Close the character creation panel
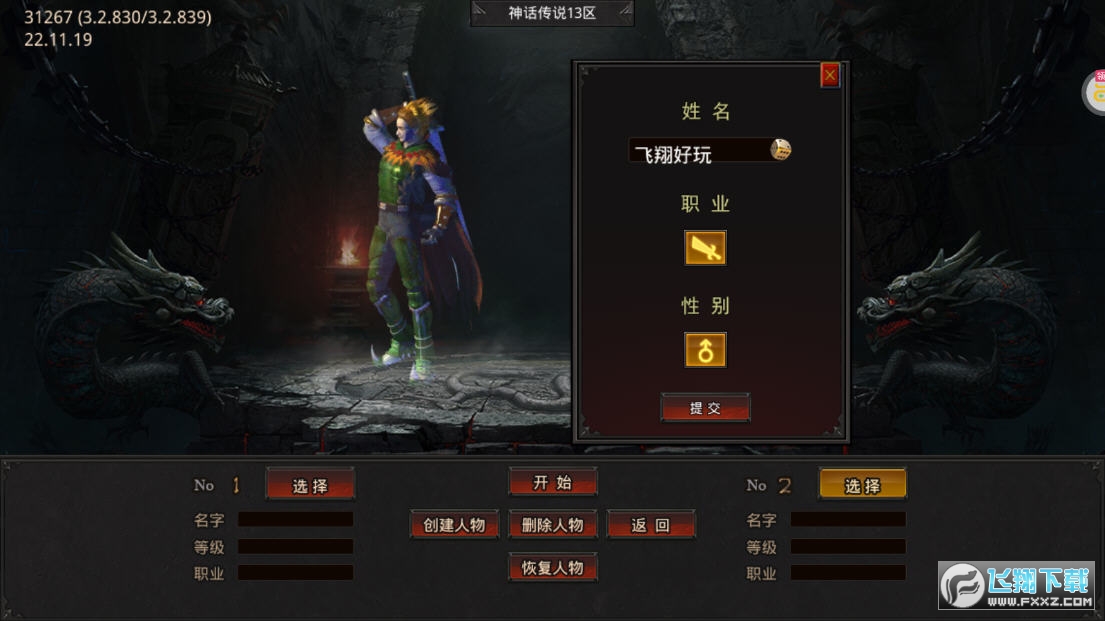 pyautogui.click(x=830, y=75)
